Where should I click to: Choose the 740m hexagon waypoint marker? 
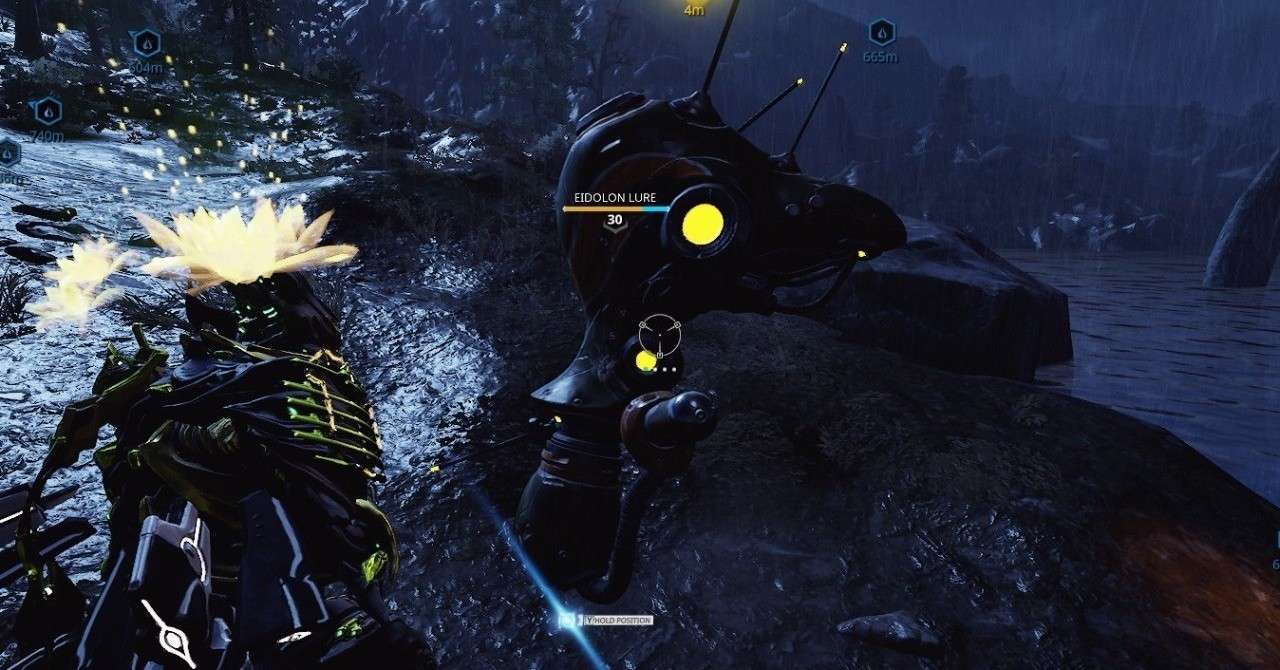(x=48, y=110)
